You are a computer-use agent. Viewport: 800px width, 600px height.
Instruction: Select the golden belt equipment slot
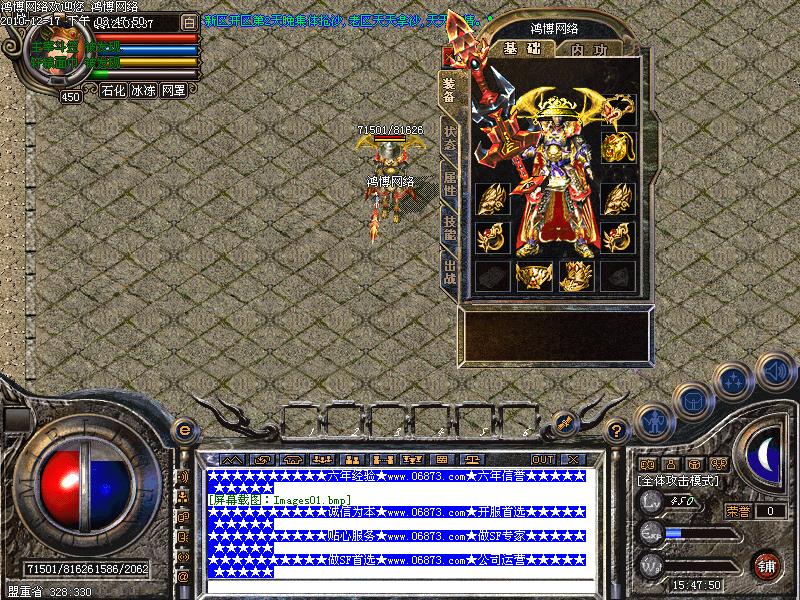(533, 275)
